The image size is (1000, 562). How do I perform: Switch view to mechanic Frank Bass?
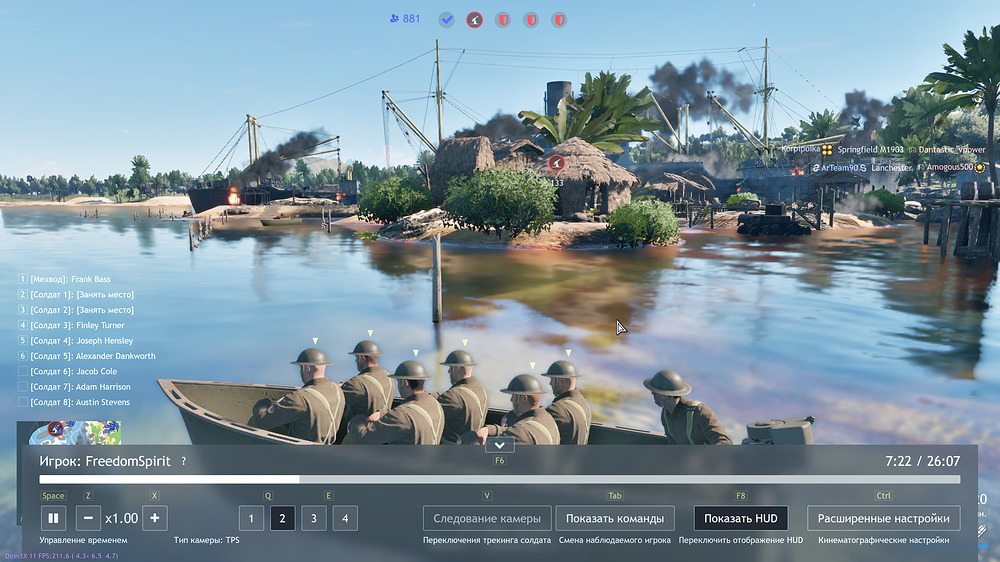click(68, 279)
